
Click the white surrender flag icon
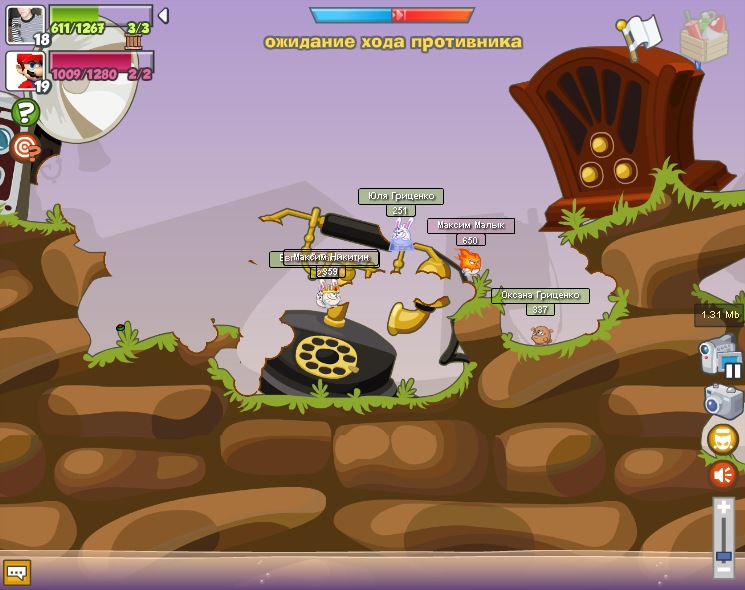(638, 36)
